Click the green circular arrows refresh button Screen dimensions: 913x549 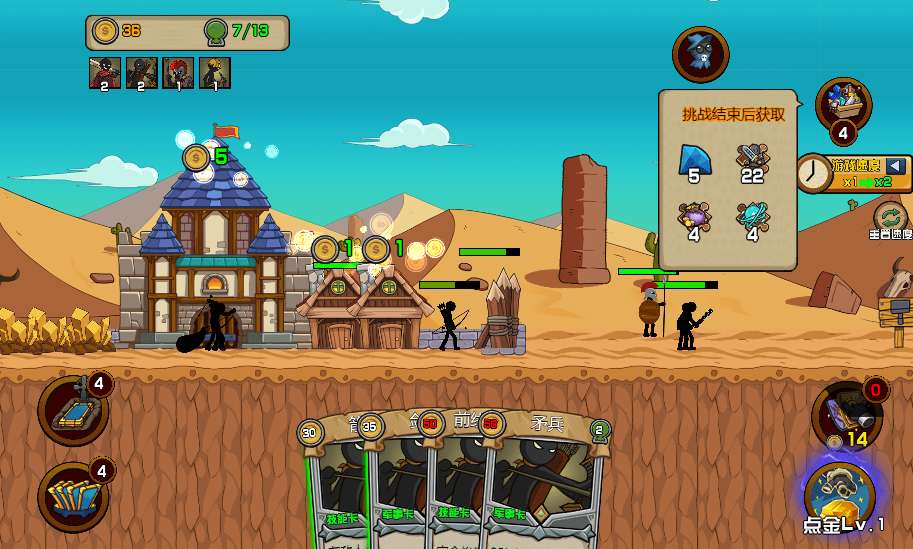click(x=888, y=216)
